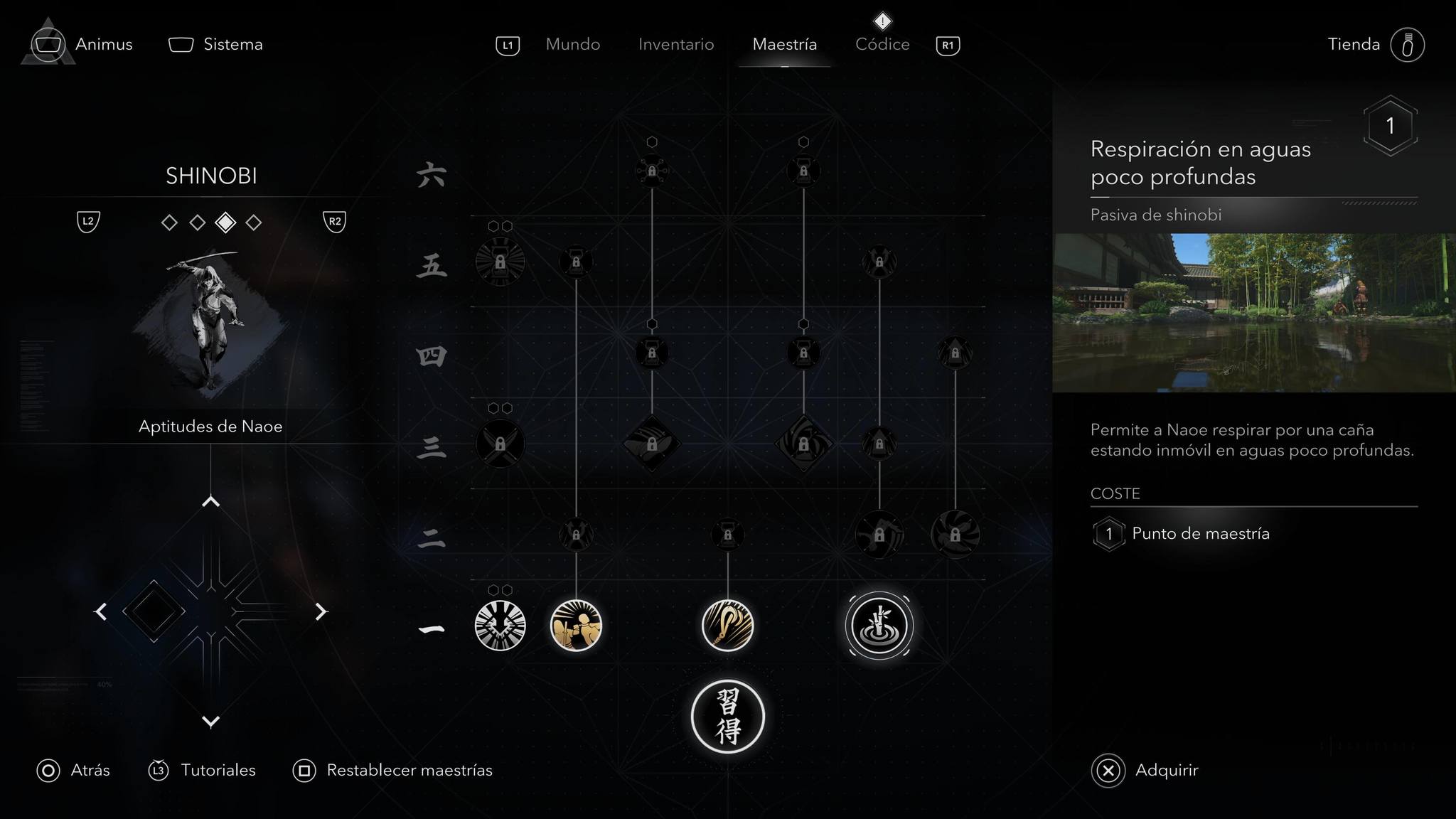
Task: View the skill preview image
Action: point(1253,313)
